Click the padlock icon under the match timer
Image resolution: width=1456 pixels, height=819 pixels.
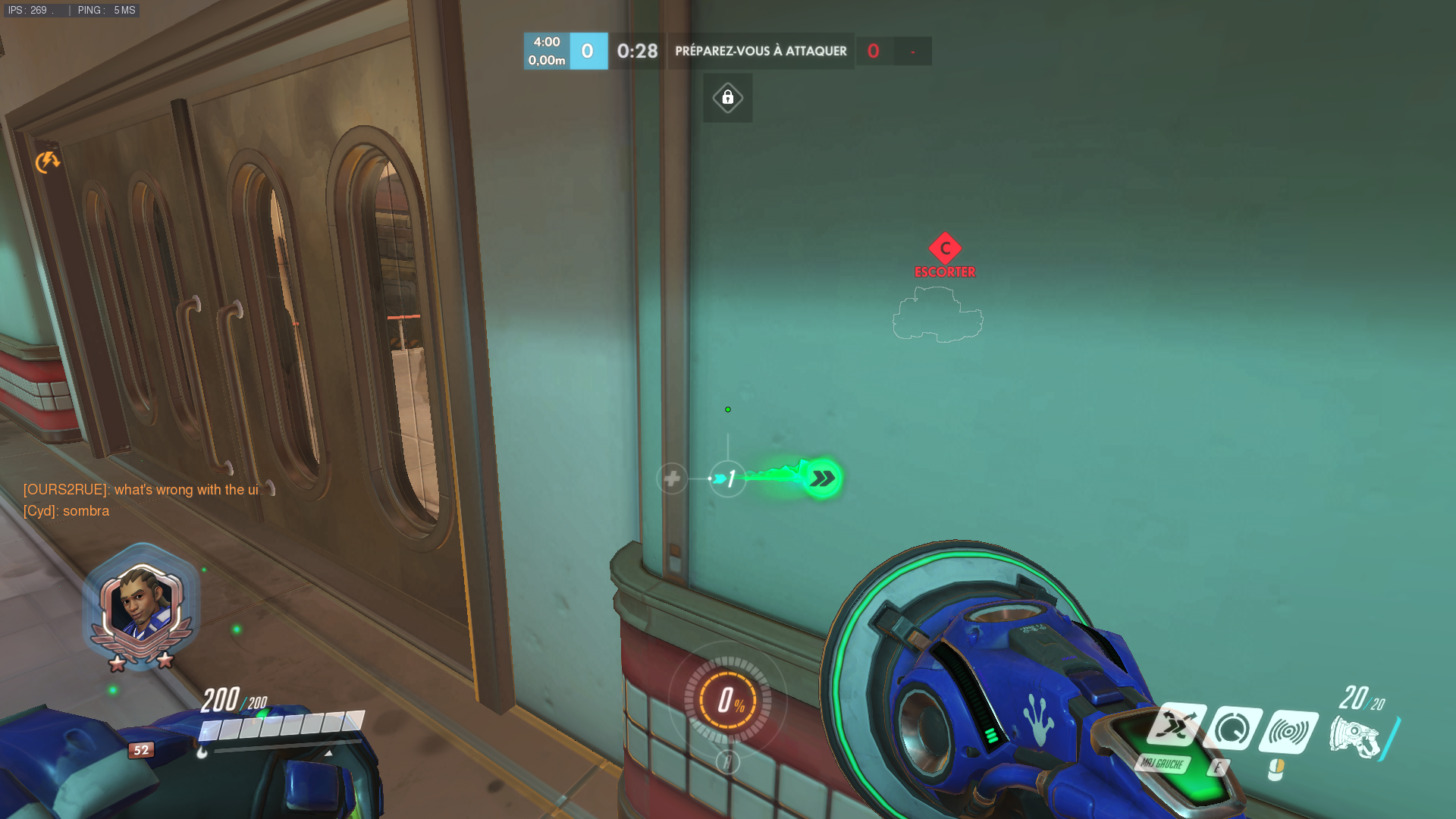point(727,98)
